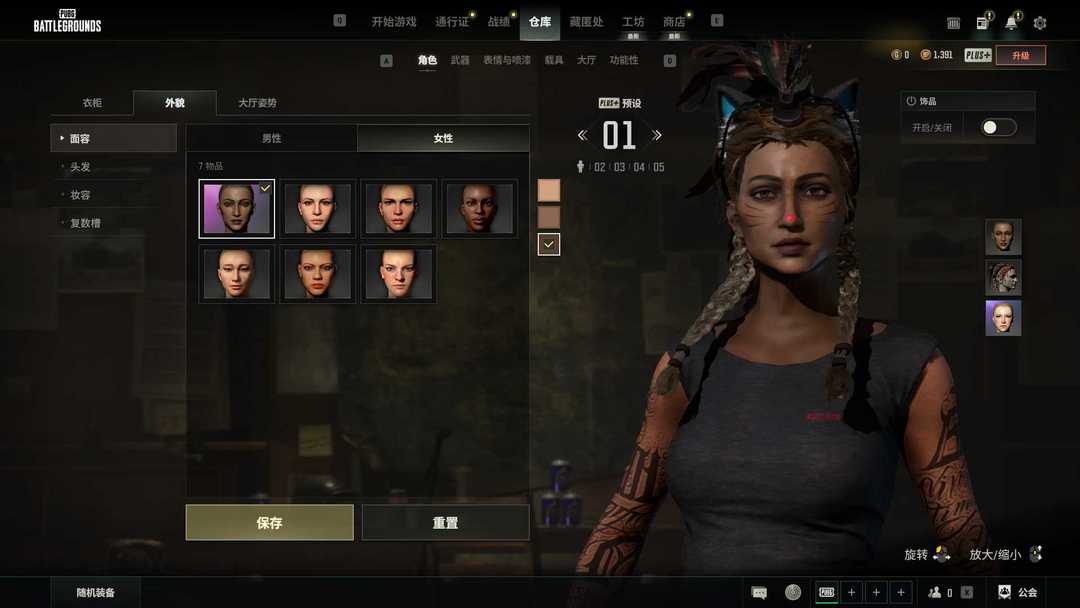Screen dimensions: 1080x608
Task: Switch to the 武器 weapons sub-tab
Action: pos(460,60)
